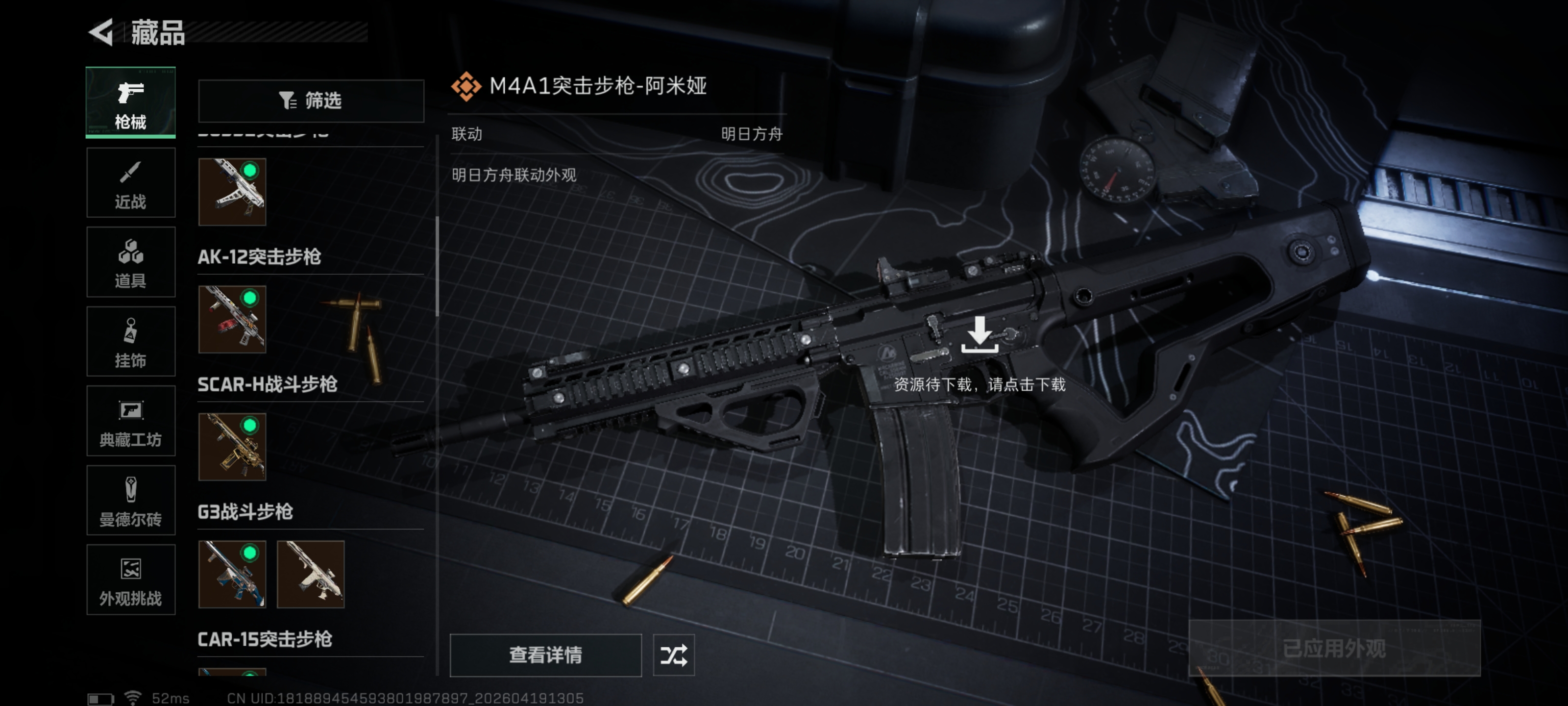The height and width of the screenshot is (706, 1568).
Task: Open the 筛选 filter button
Action: [x=311, y=101]
